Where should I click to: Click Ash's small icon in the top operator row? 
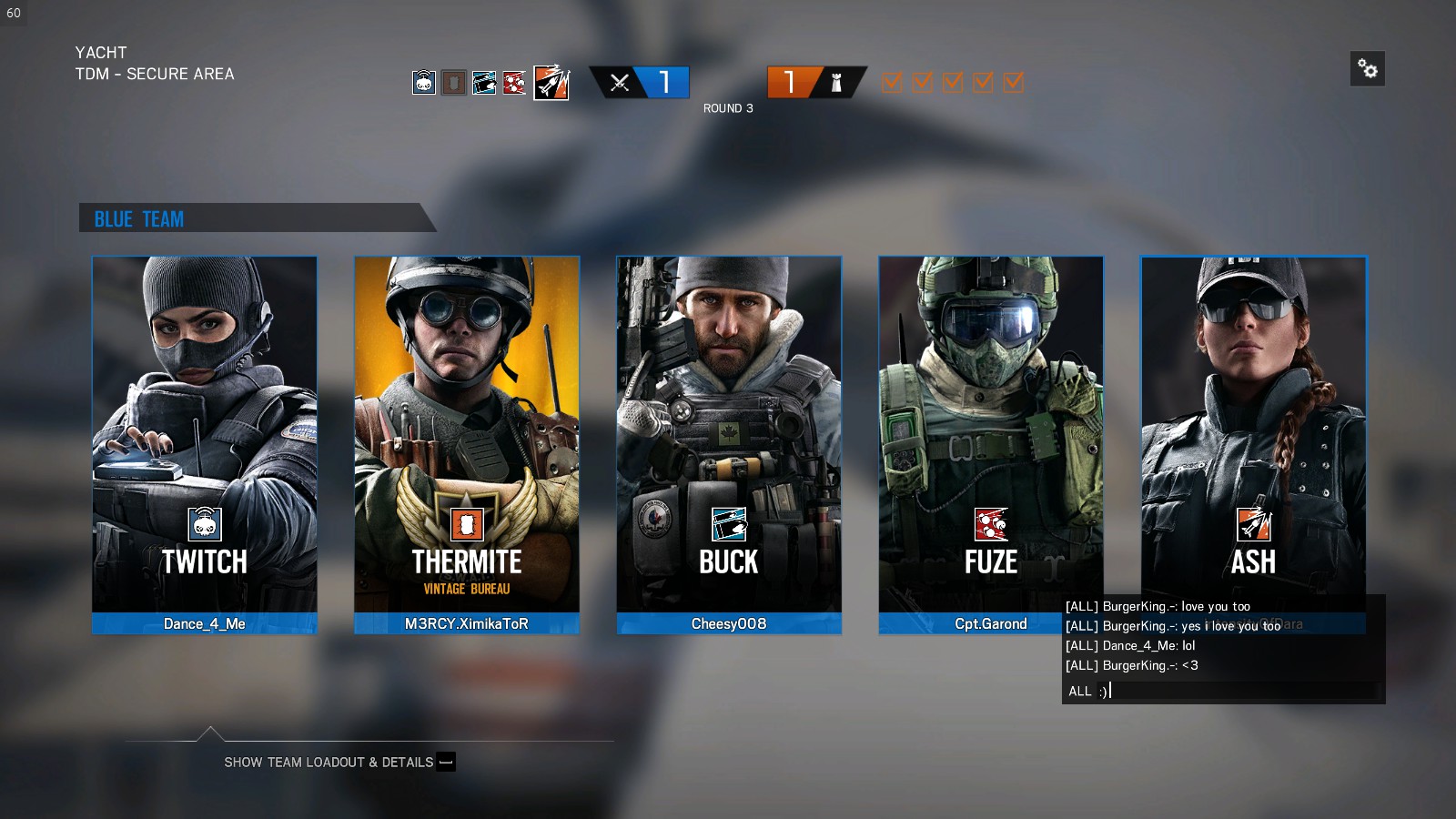(x=551, y=83)
